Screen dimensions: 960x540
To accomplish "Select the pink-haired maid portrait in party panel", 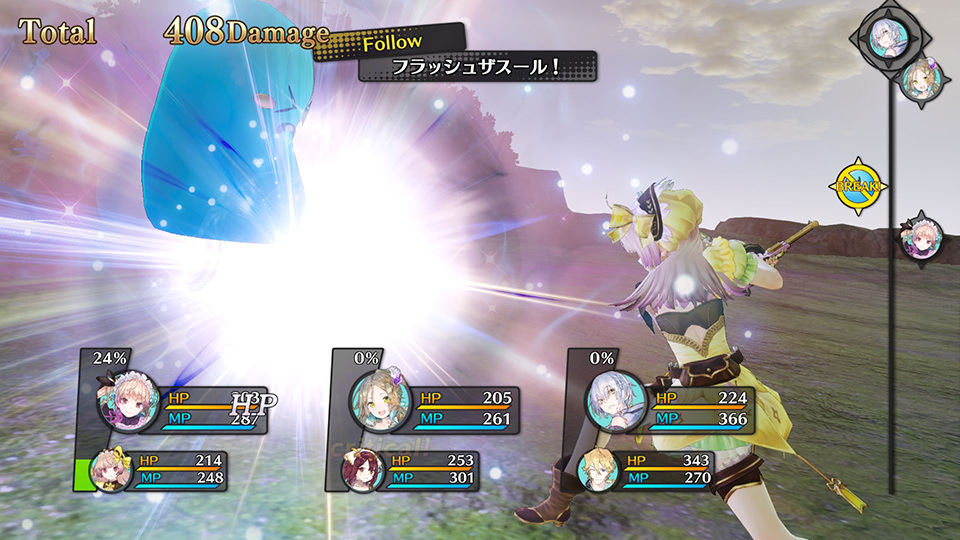I will coord(129,400).
